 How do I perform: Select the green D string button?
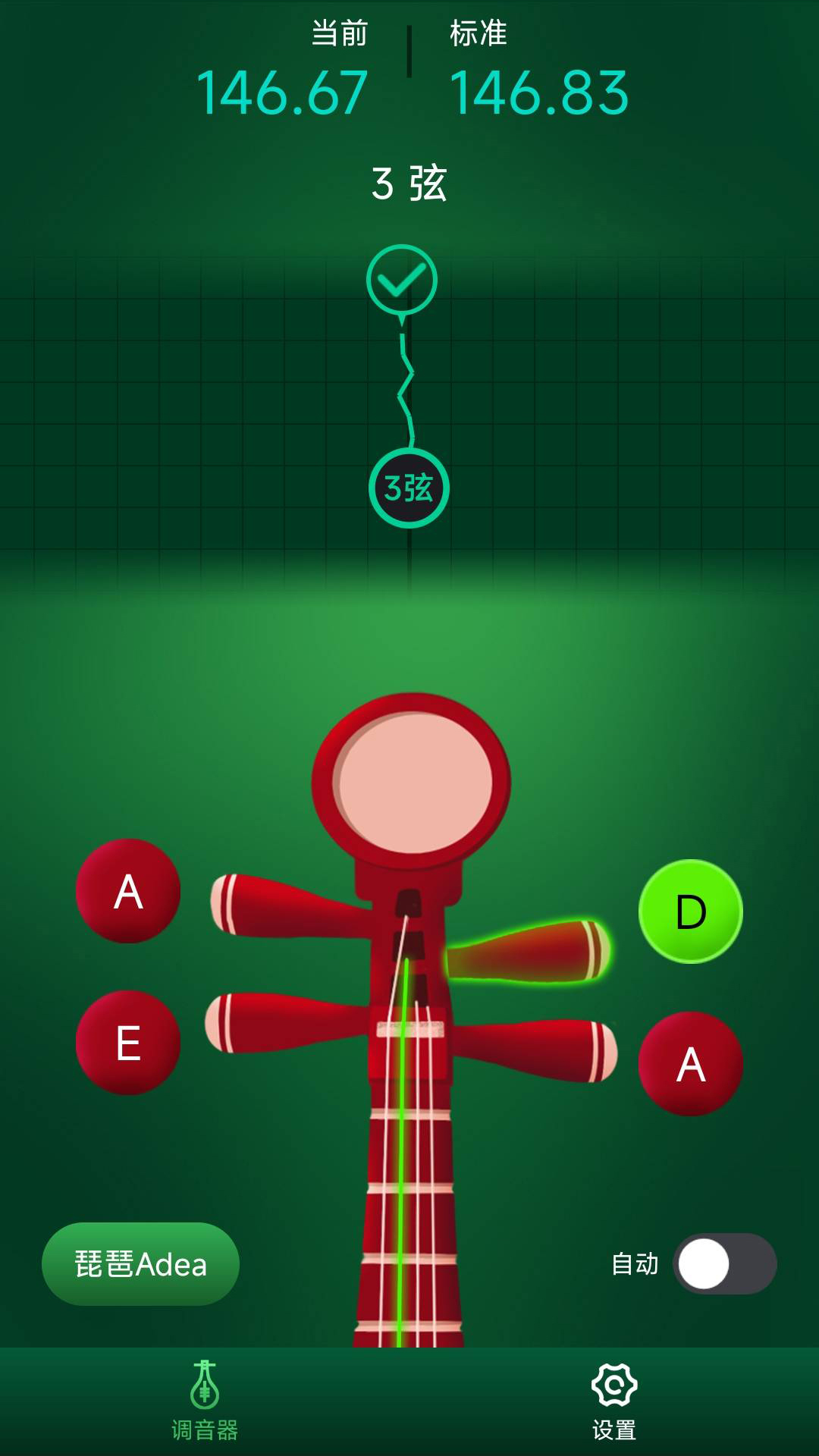click(x=690, y=912)
